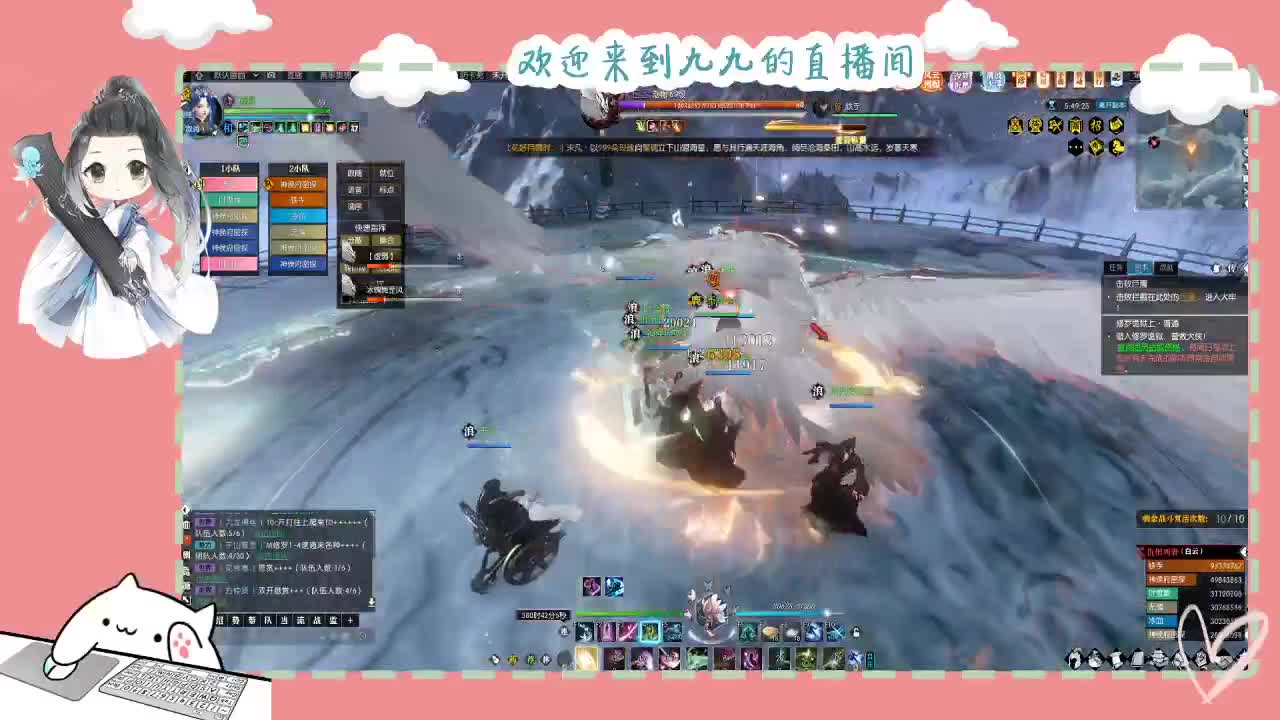This screenshot has width=1280, height=720.
Task: Click the + to add a chat tab
Action: click(351, 620)
